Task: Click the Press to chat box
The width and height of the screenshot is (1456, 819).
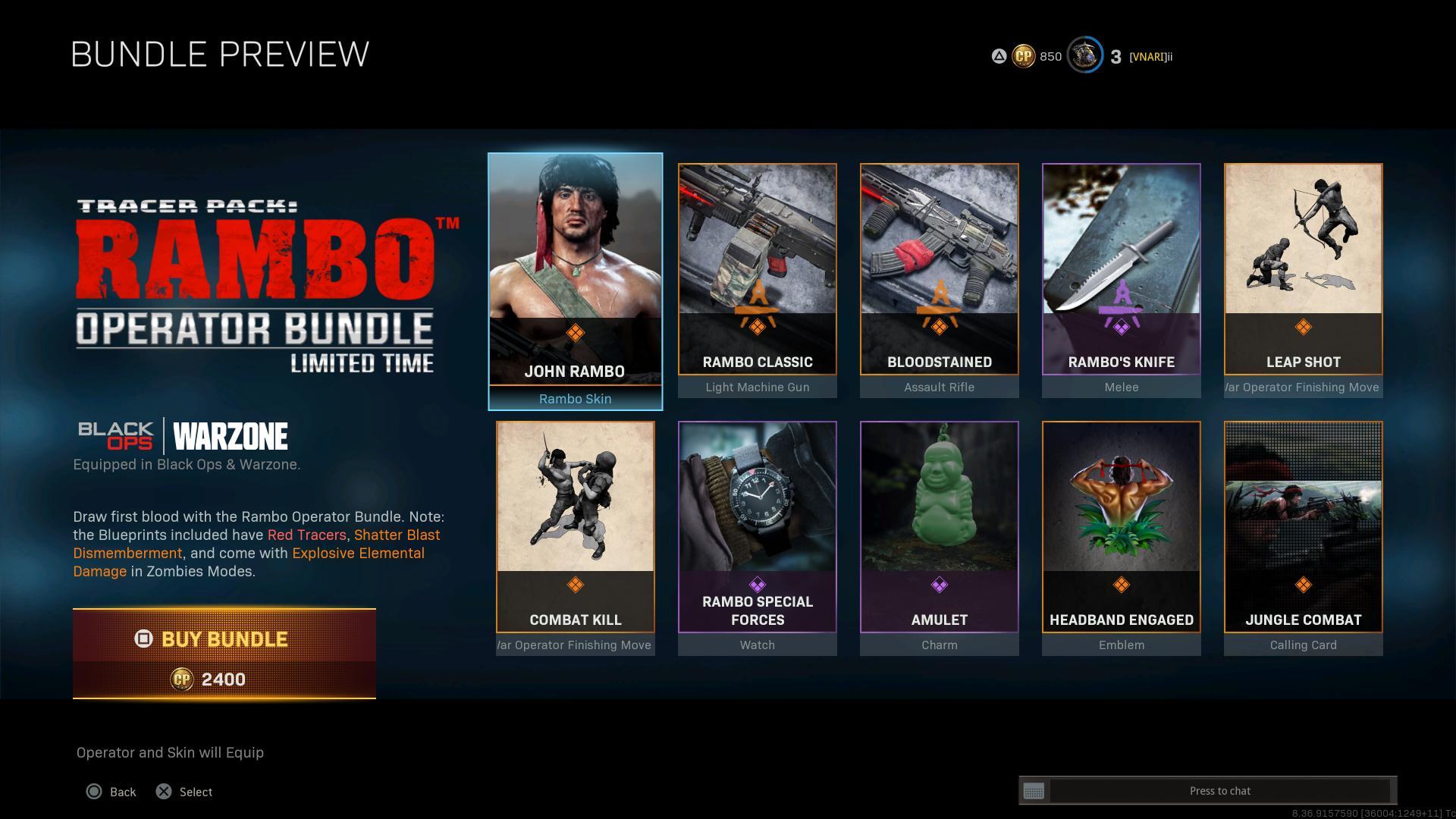Action: (x=1219, y=791)
